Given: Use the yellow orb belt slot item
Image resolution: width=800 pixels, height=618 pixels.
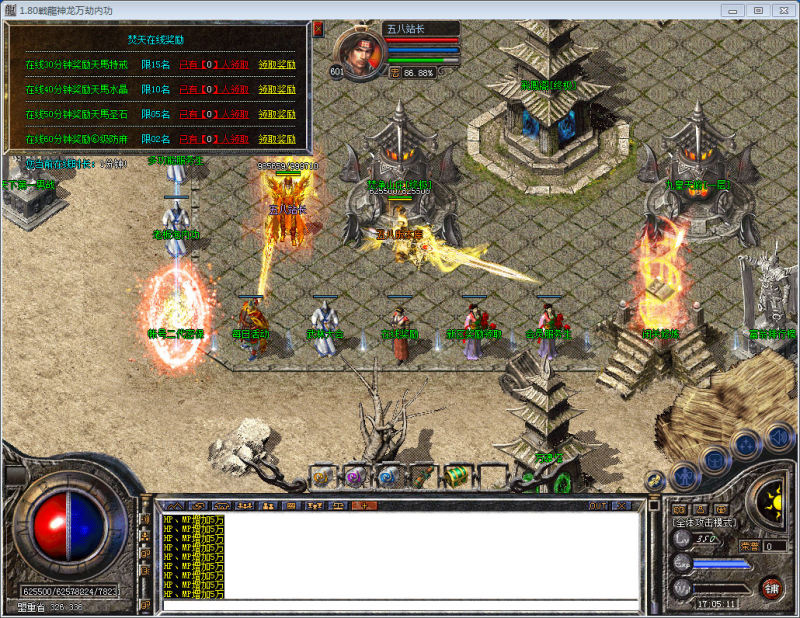Looking at the screenshot, I should point(322,477).
